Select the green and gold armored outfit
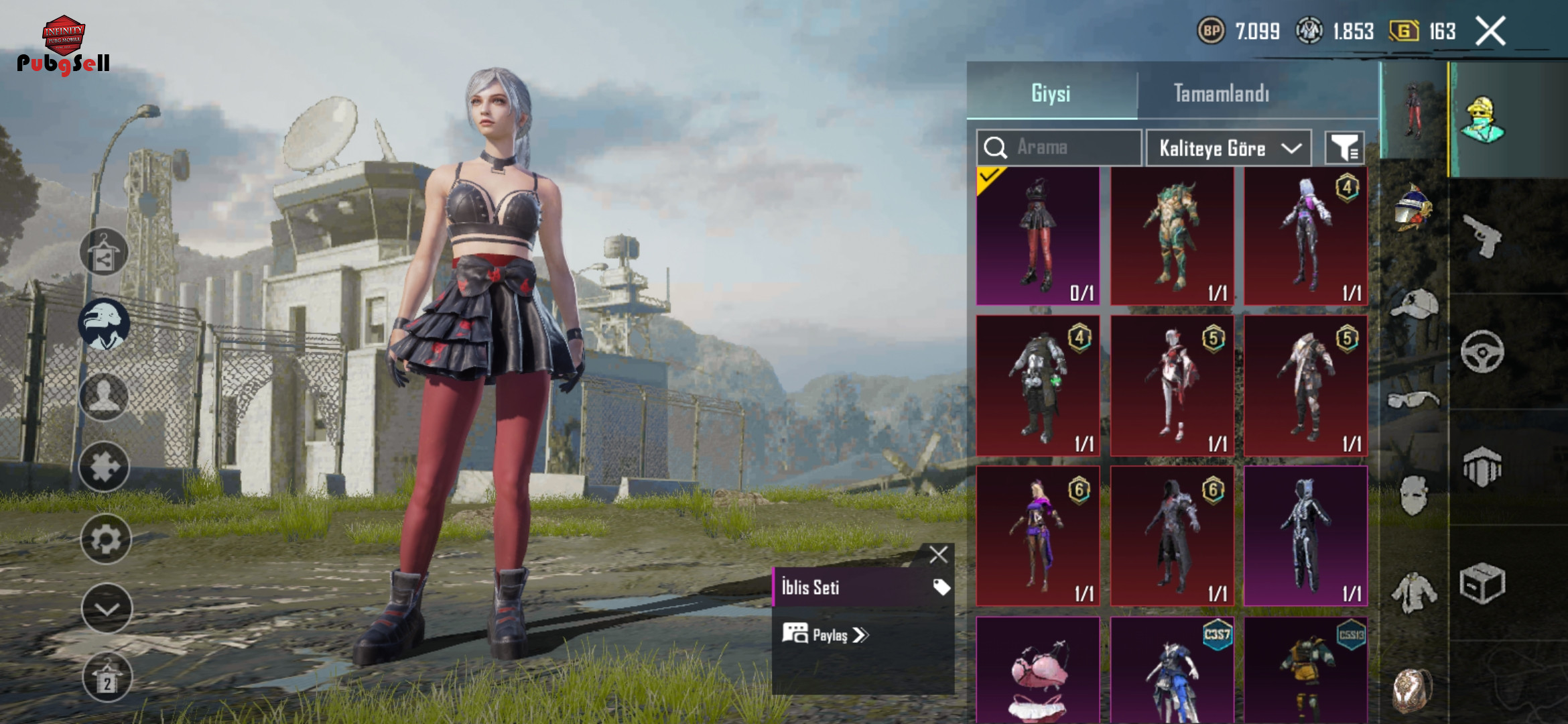 (x=1172, y=236)
